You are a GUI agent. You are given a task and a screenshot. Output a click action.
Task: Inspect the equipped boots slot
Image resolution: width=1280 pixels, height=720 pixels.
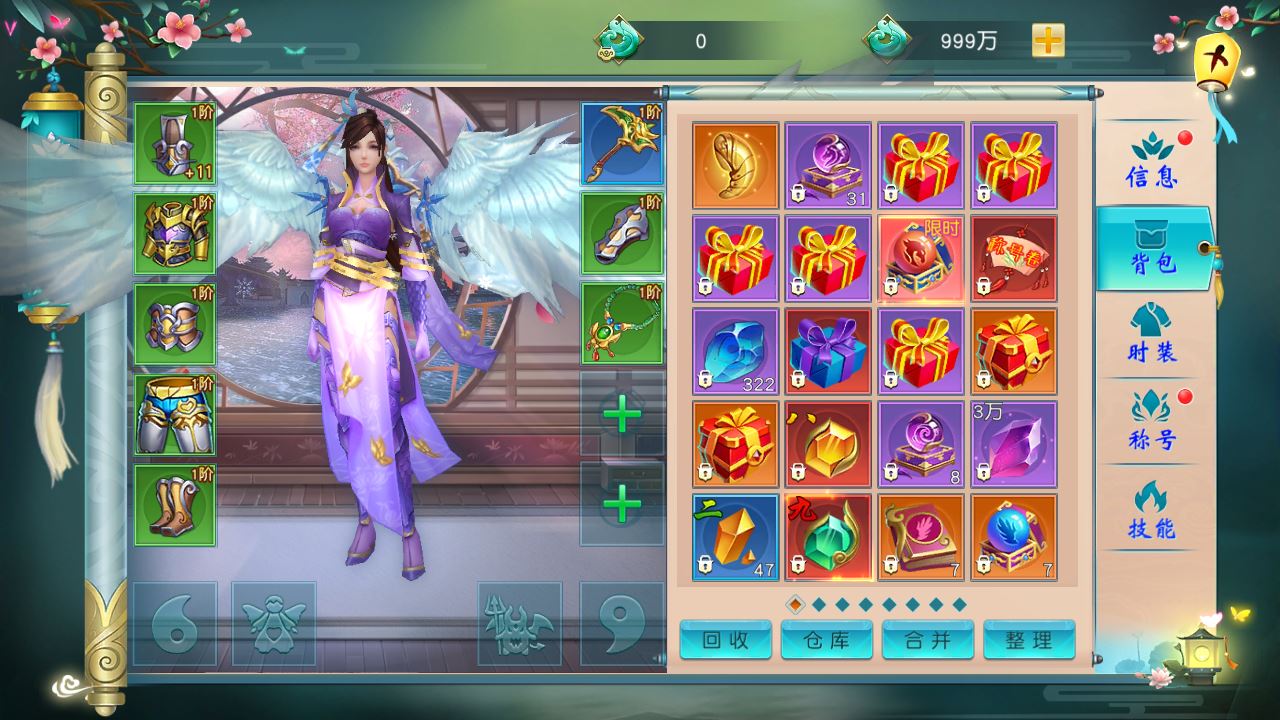(x=175, y=505)
